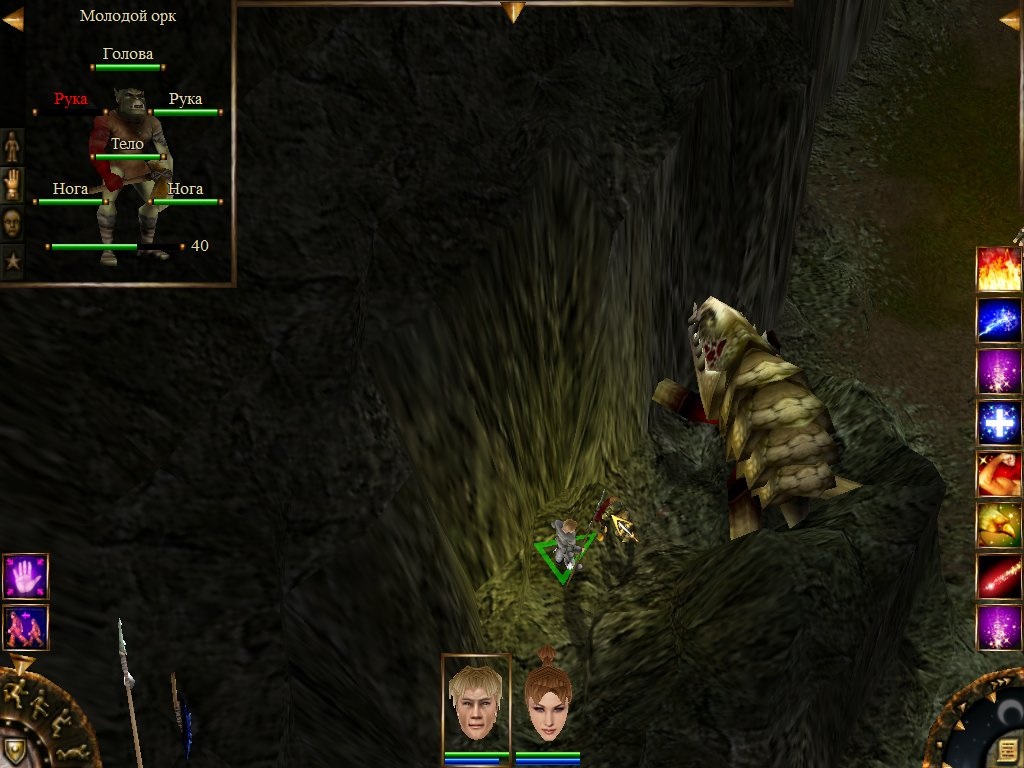1024x768 pixels.
Task: Open the scroll journal button
Action: point(1008,750)
